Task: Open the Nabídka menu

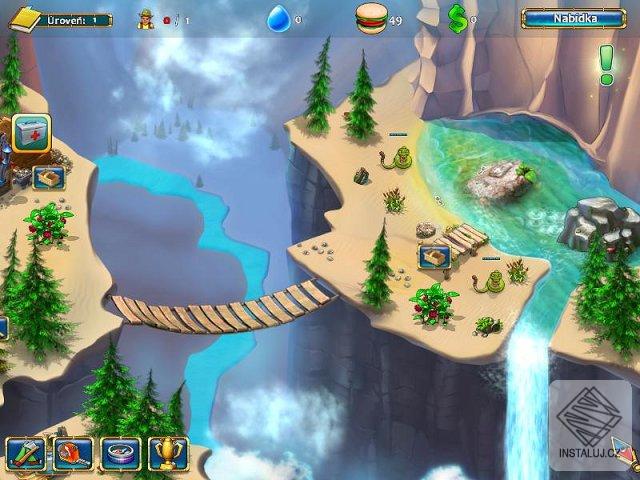Action: (573, 18)
